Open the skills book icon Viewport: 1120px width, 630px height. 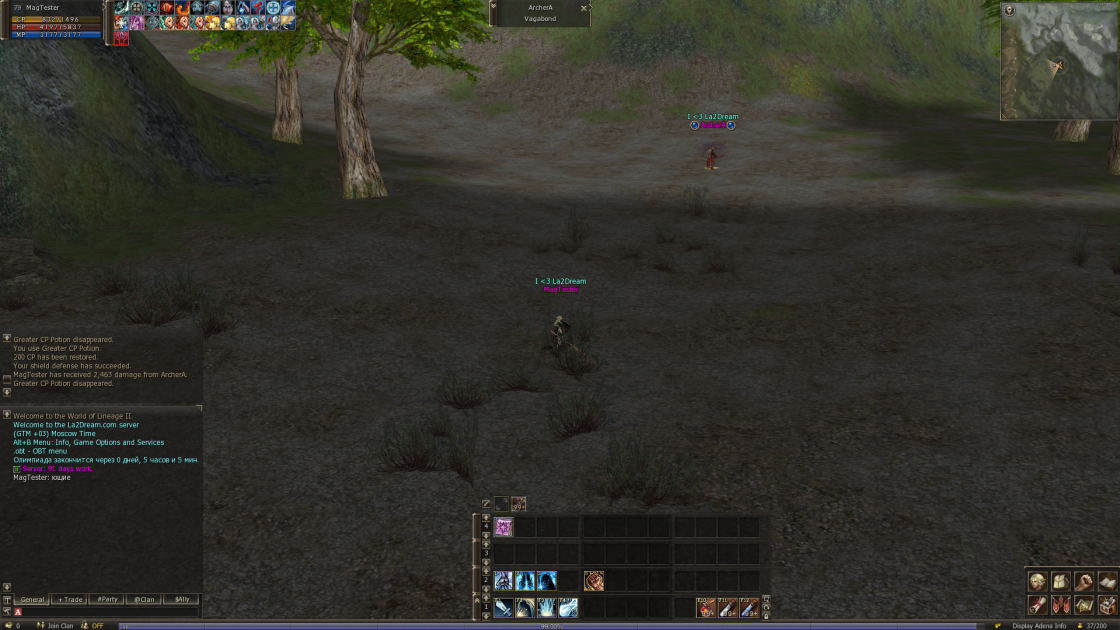click(x=1107, y=582)
